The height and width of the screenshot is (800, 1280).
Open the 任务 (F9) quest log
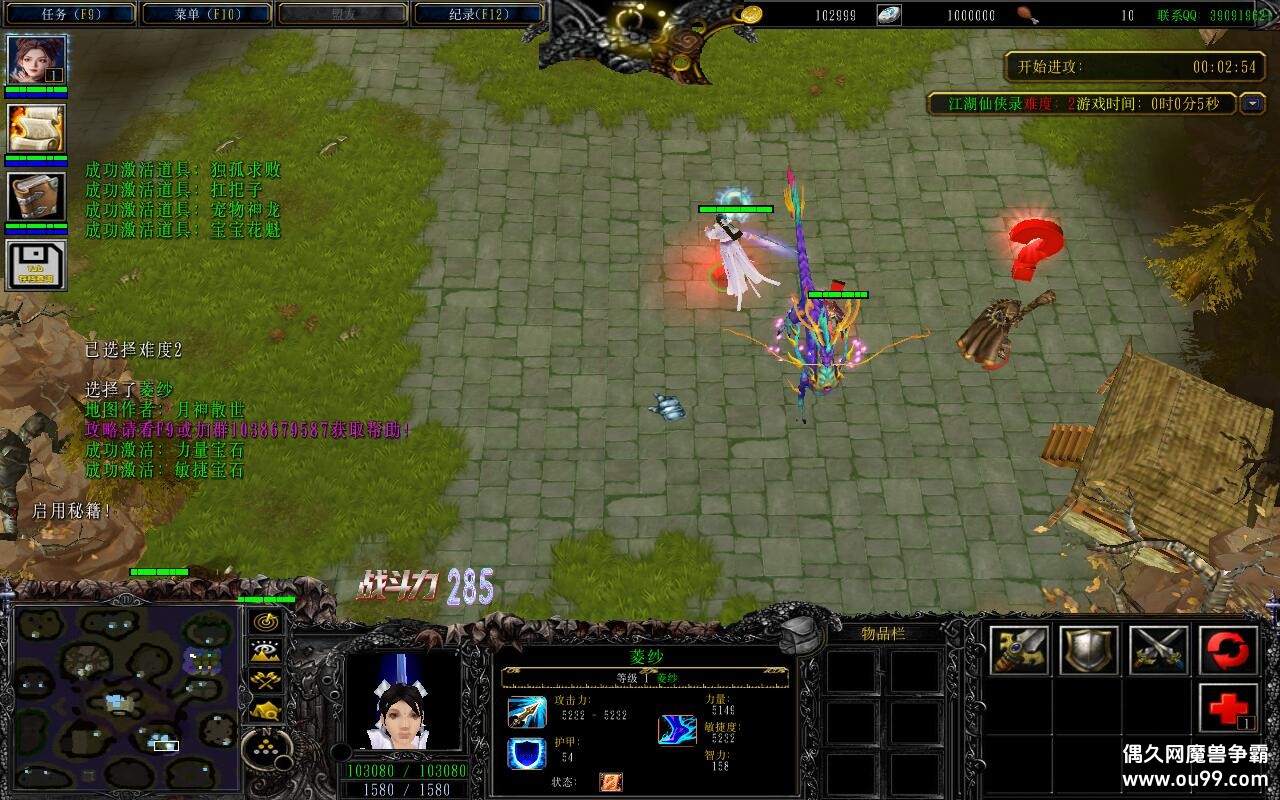71,14
